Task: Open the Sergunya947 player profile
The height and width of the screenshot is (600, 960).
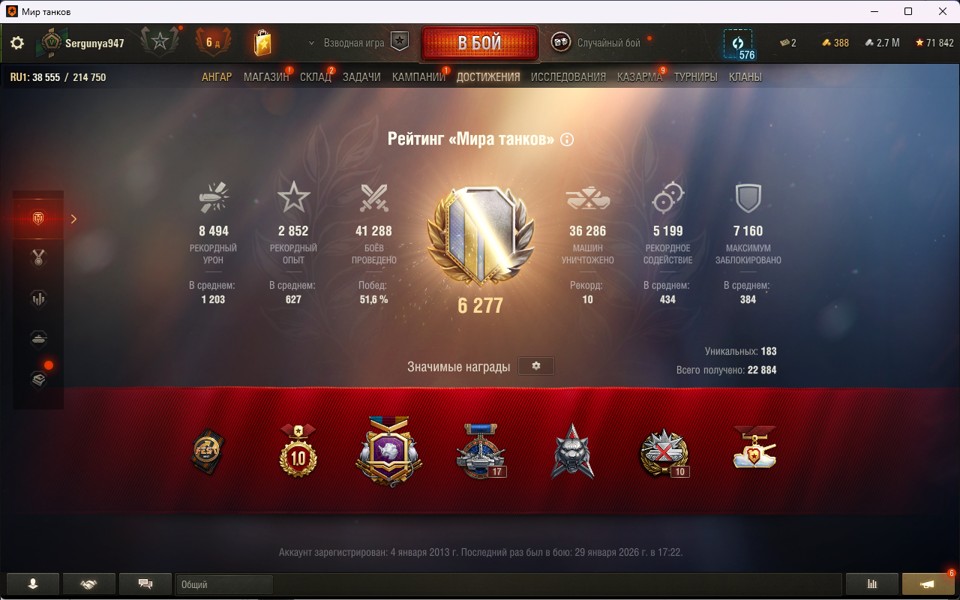Action: coord(94,43)
